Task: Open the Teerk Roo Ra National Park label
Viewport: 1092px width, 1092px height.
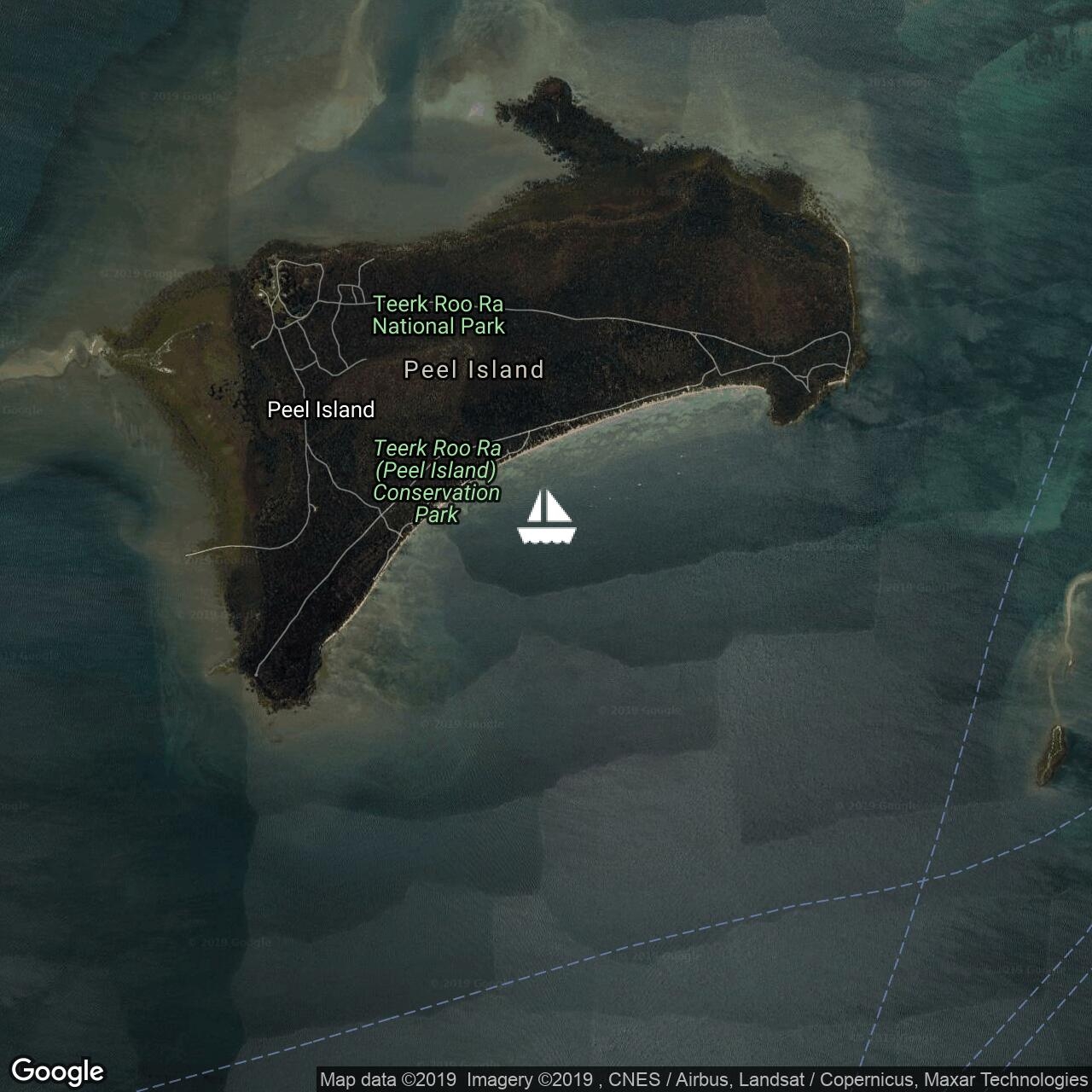Action: [439, 315]
